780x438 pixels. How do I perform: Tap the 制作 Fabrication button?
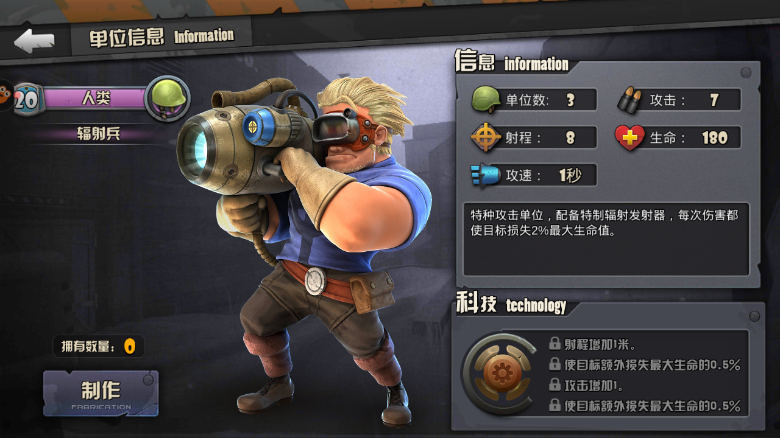pyautogui.click(x=100, y=393)
